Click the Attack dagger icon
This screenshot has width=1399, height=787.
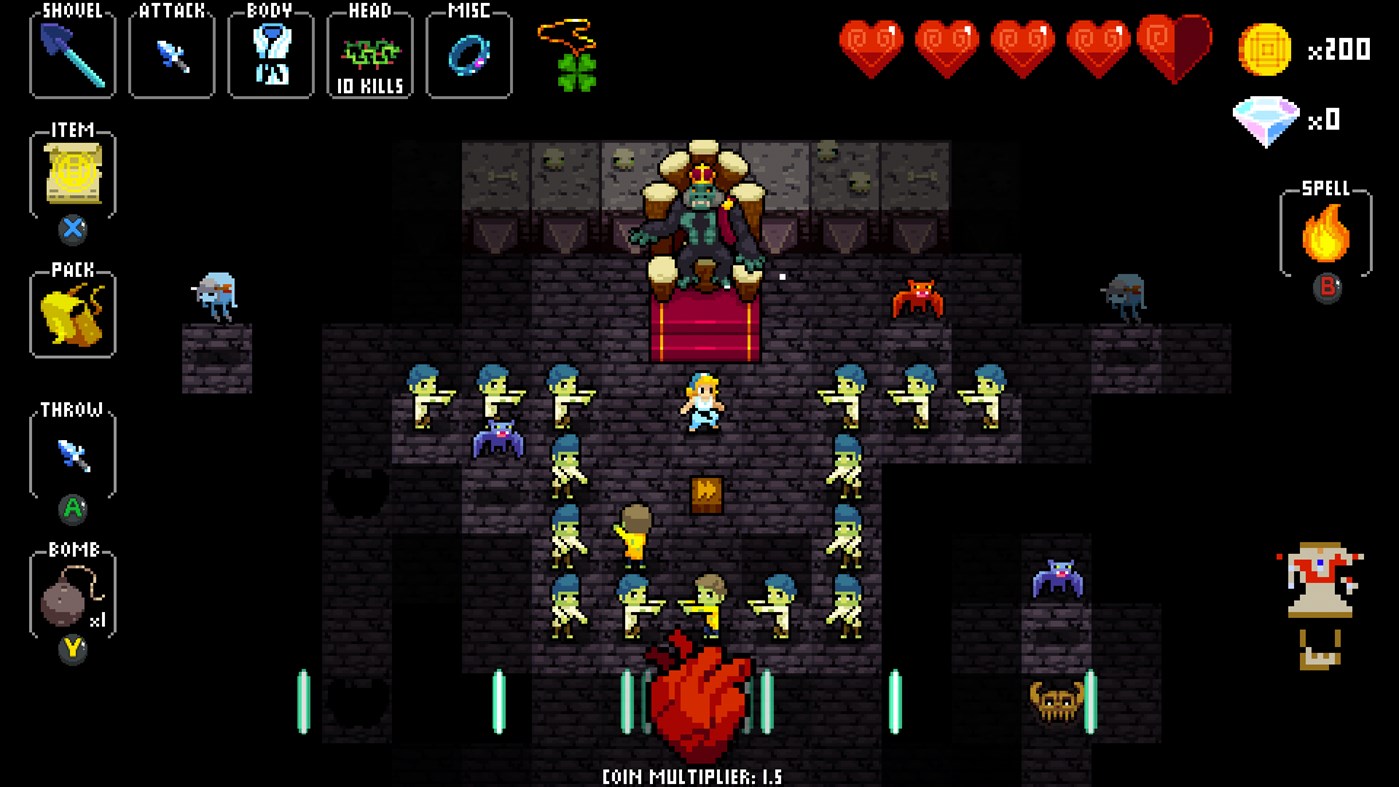[x=170, y=55]
